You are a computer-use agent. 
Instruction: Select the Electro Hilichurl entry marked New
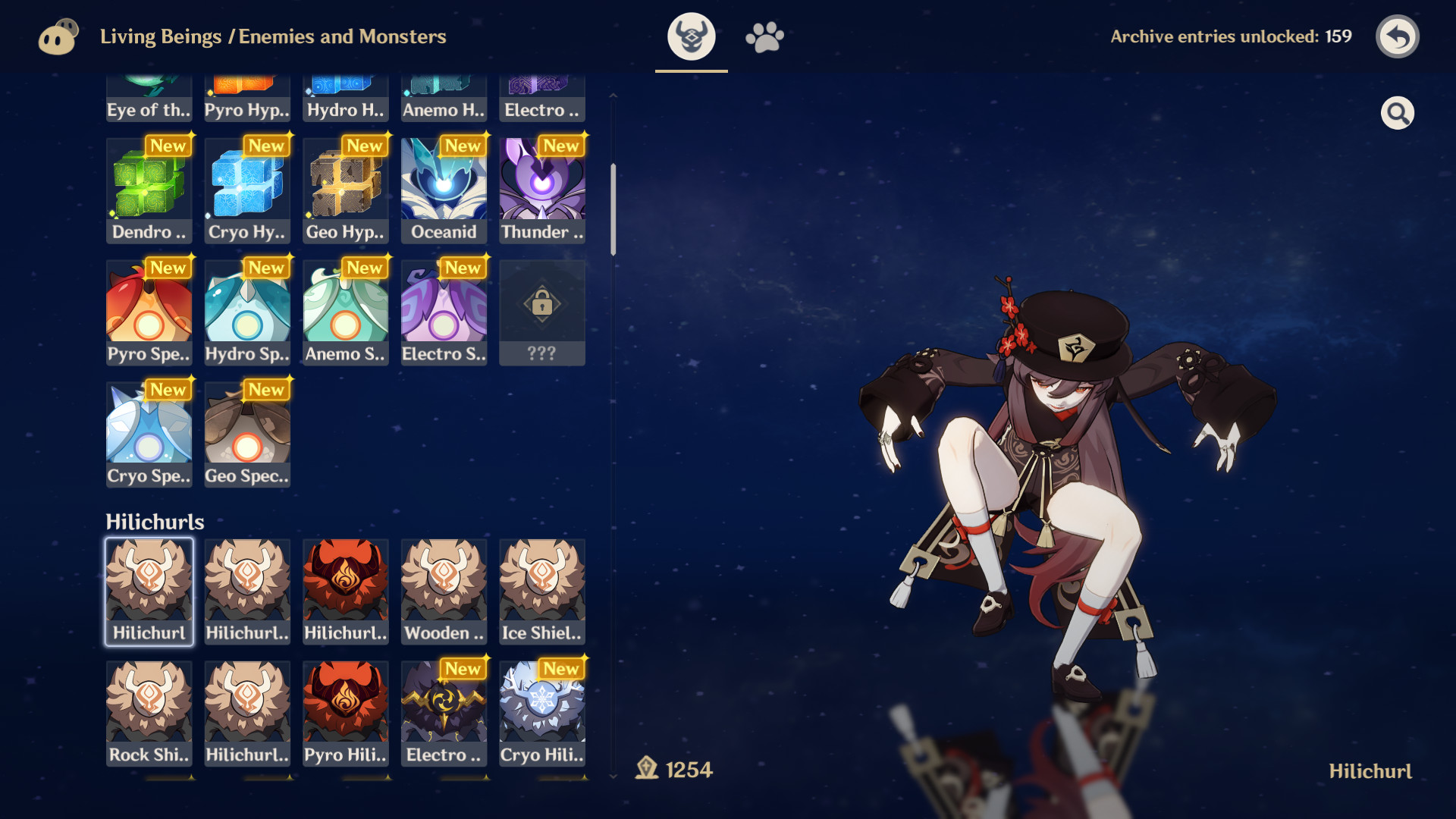[x=444, y=713]
